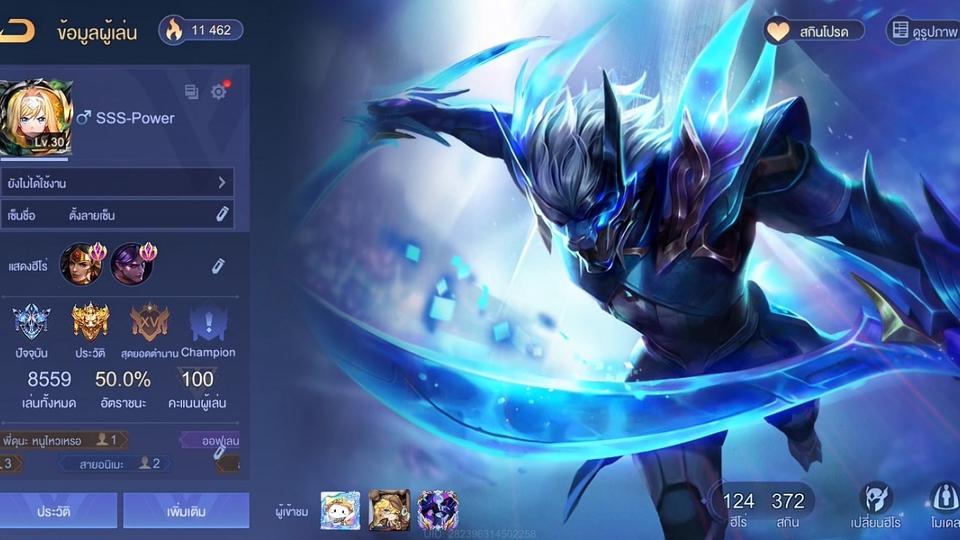The height and width of the screenshot is (540, 960).
Task: Open the ดูรูปภาพ view image button
Action: (923, 31)
